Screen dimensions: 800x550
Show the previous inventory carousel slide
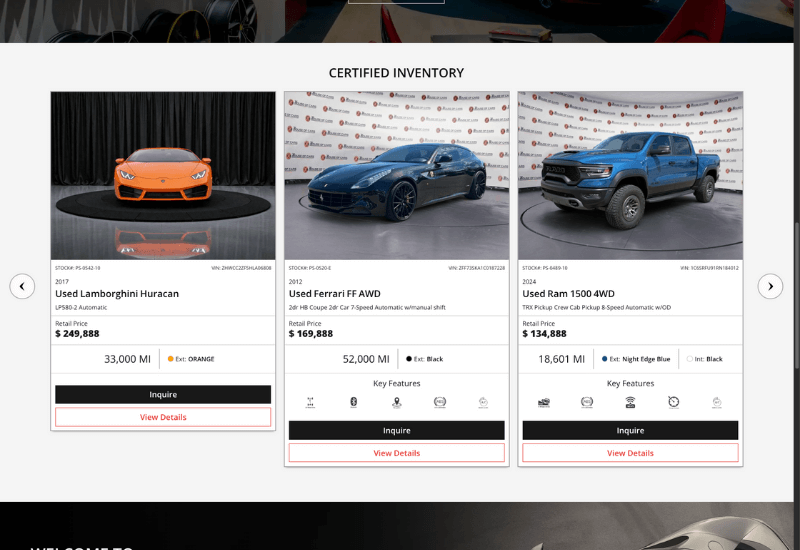coord(22,286)
